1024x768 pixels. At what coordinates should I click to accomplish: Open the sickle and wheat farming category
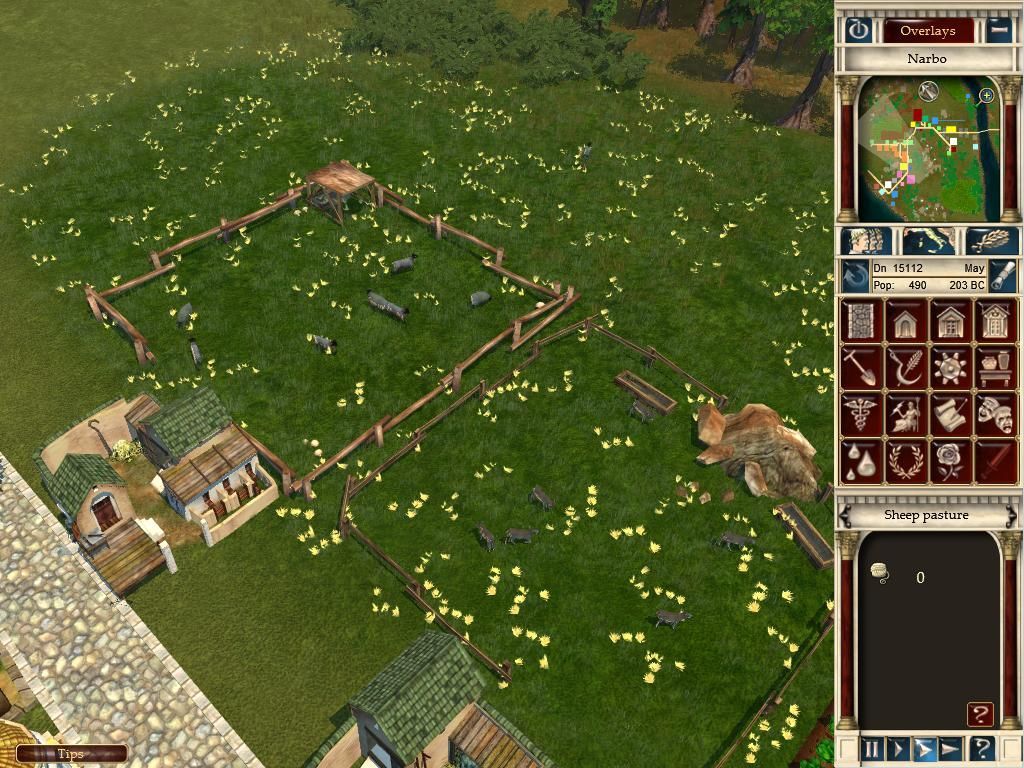tap(905, 368)
